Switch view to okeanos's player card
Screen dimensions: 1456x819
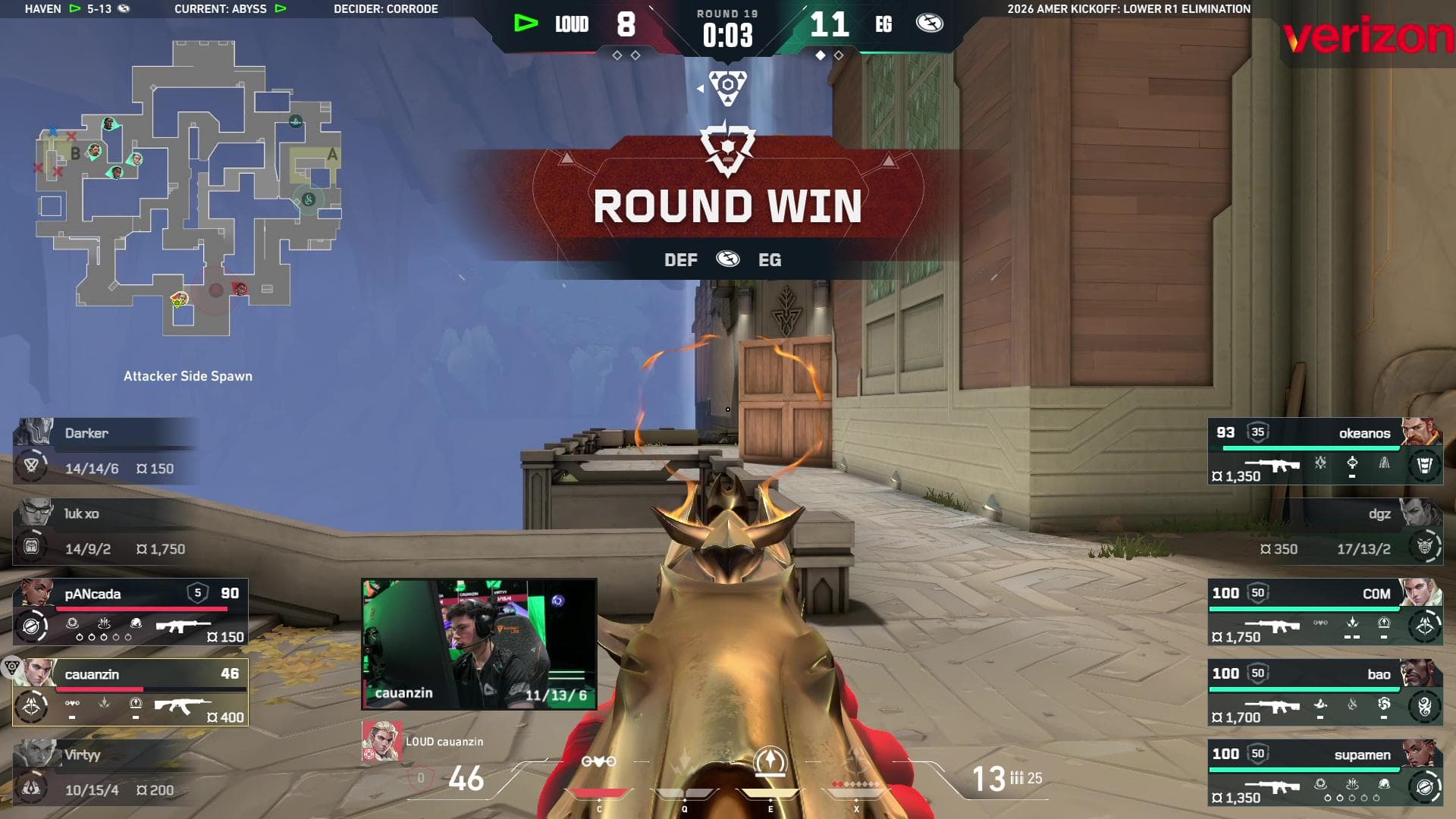1324,451
